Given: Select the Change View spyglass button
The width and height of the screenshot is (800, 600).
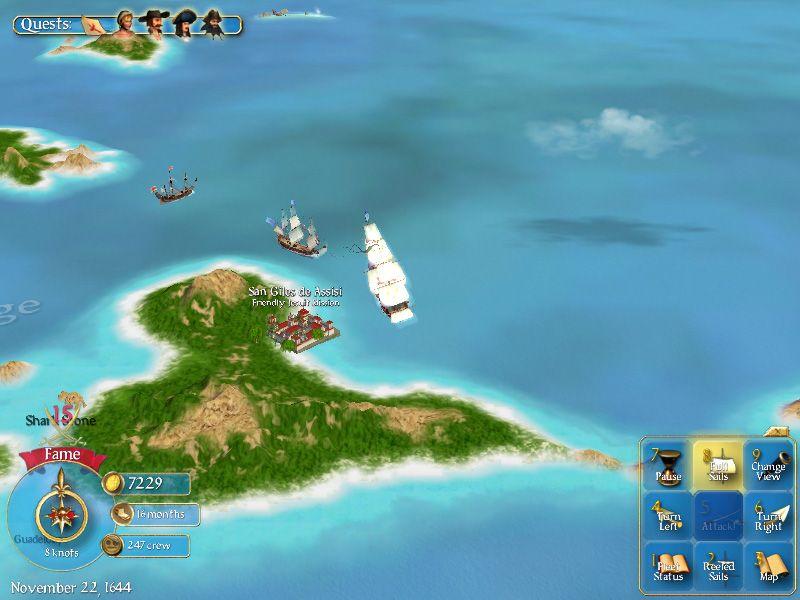Looking at the screenshot, I should coord(768,466).
